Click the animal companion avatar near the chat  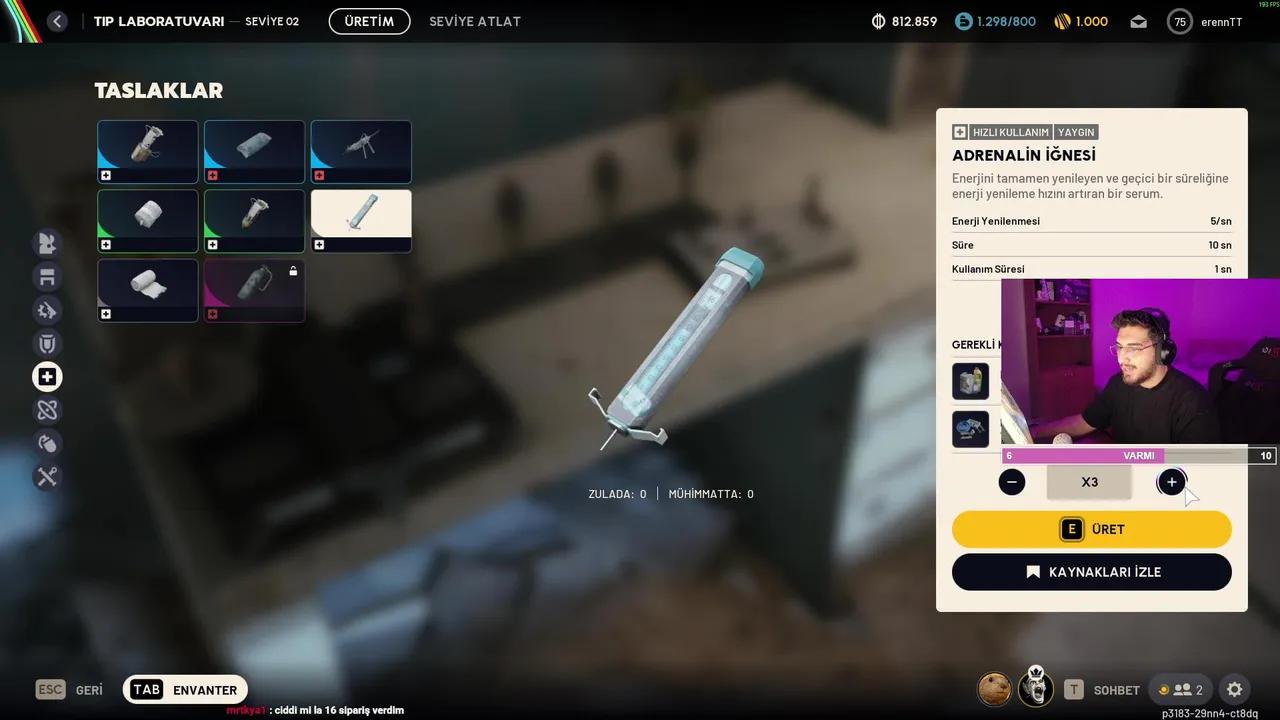click(994, 689)
